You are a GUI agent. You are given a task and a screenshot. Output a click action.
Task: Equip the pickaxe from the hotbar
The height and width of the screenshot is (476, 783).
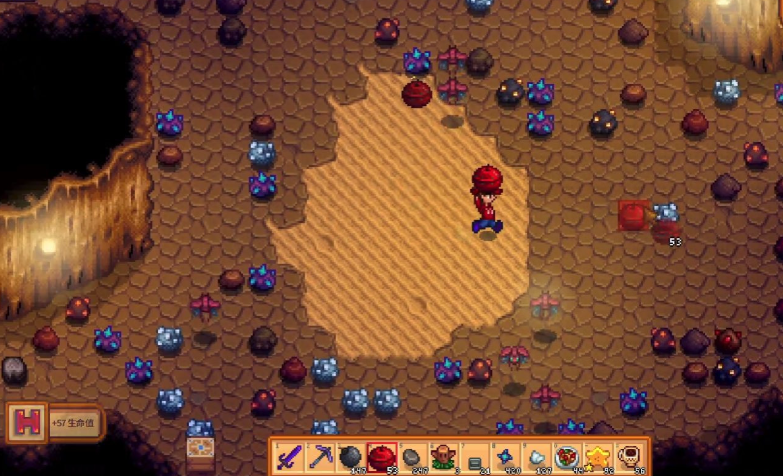point(321,458)
